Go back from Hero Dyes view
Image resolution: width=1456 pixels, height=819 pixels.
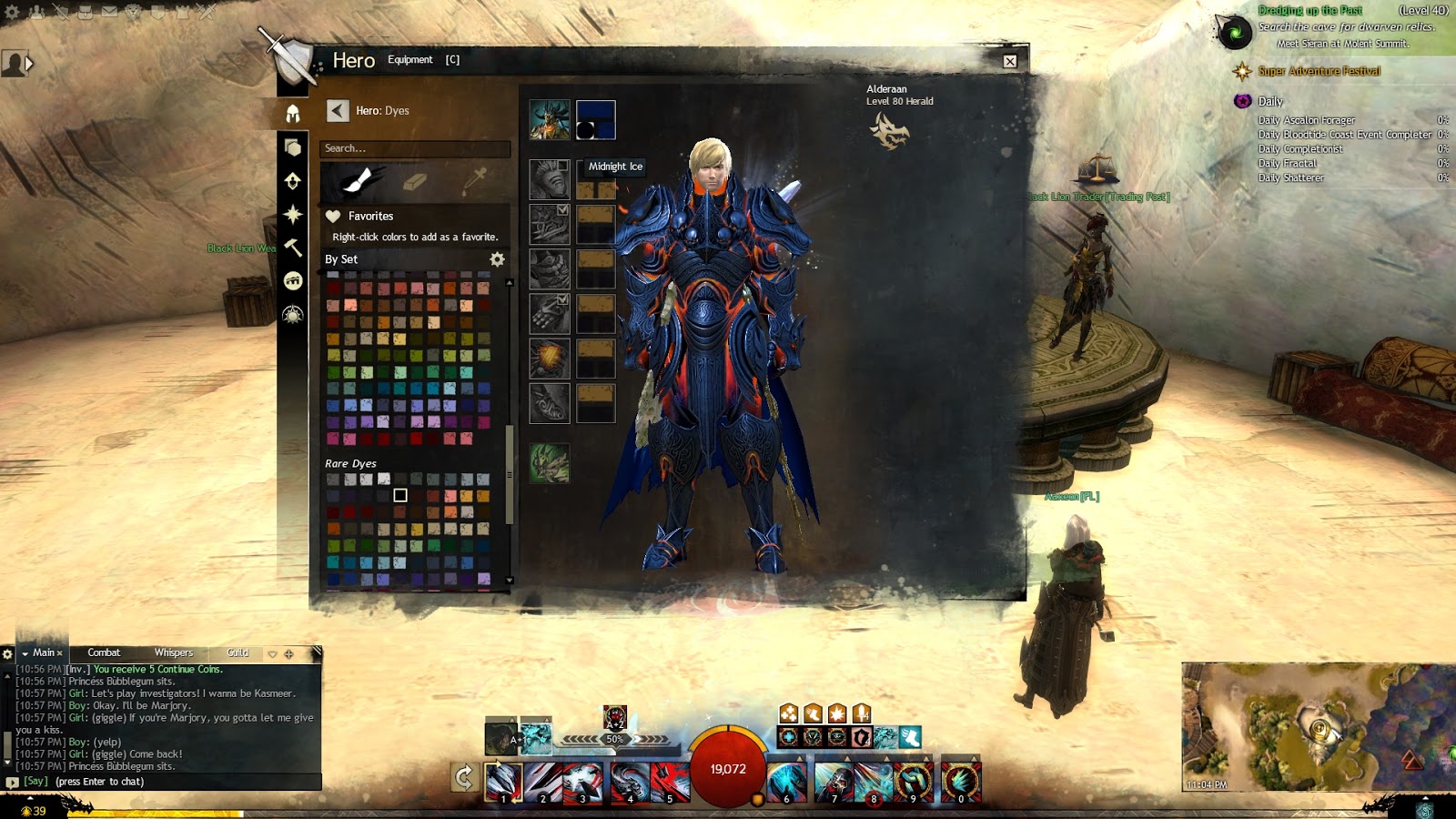click(338, 111)
